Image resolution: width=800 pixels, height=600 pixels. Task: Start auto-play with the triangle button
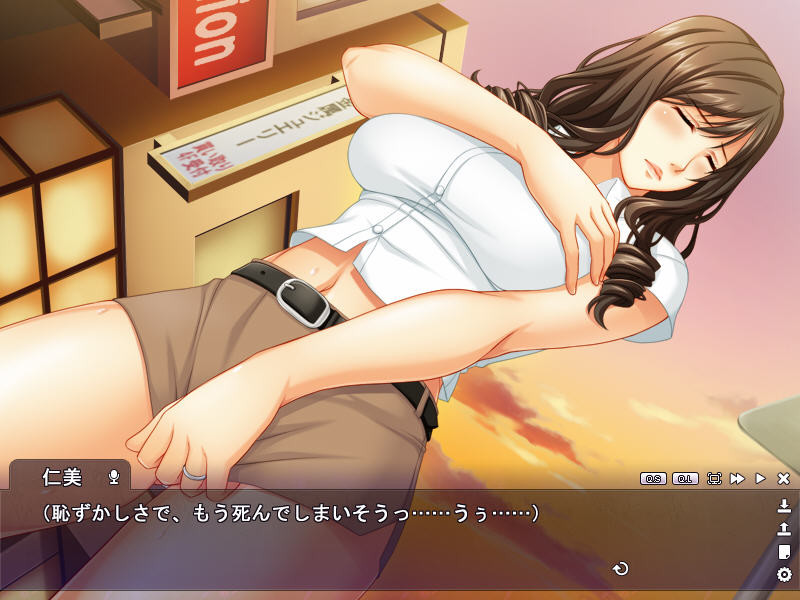point(760,479)
